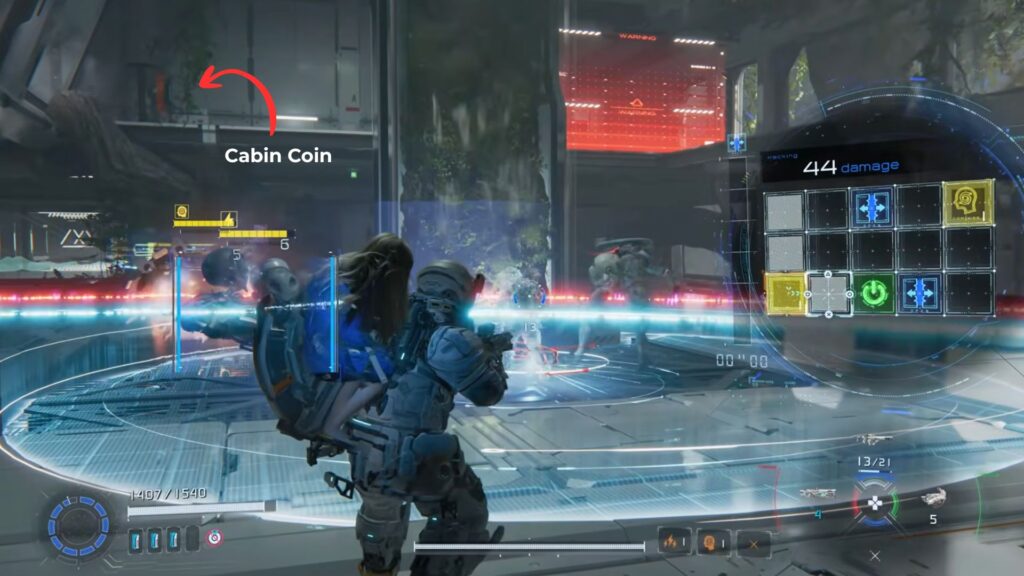Pick the blue arrows tile beside the green node

[918, 295]
